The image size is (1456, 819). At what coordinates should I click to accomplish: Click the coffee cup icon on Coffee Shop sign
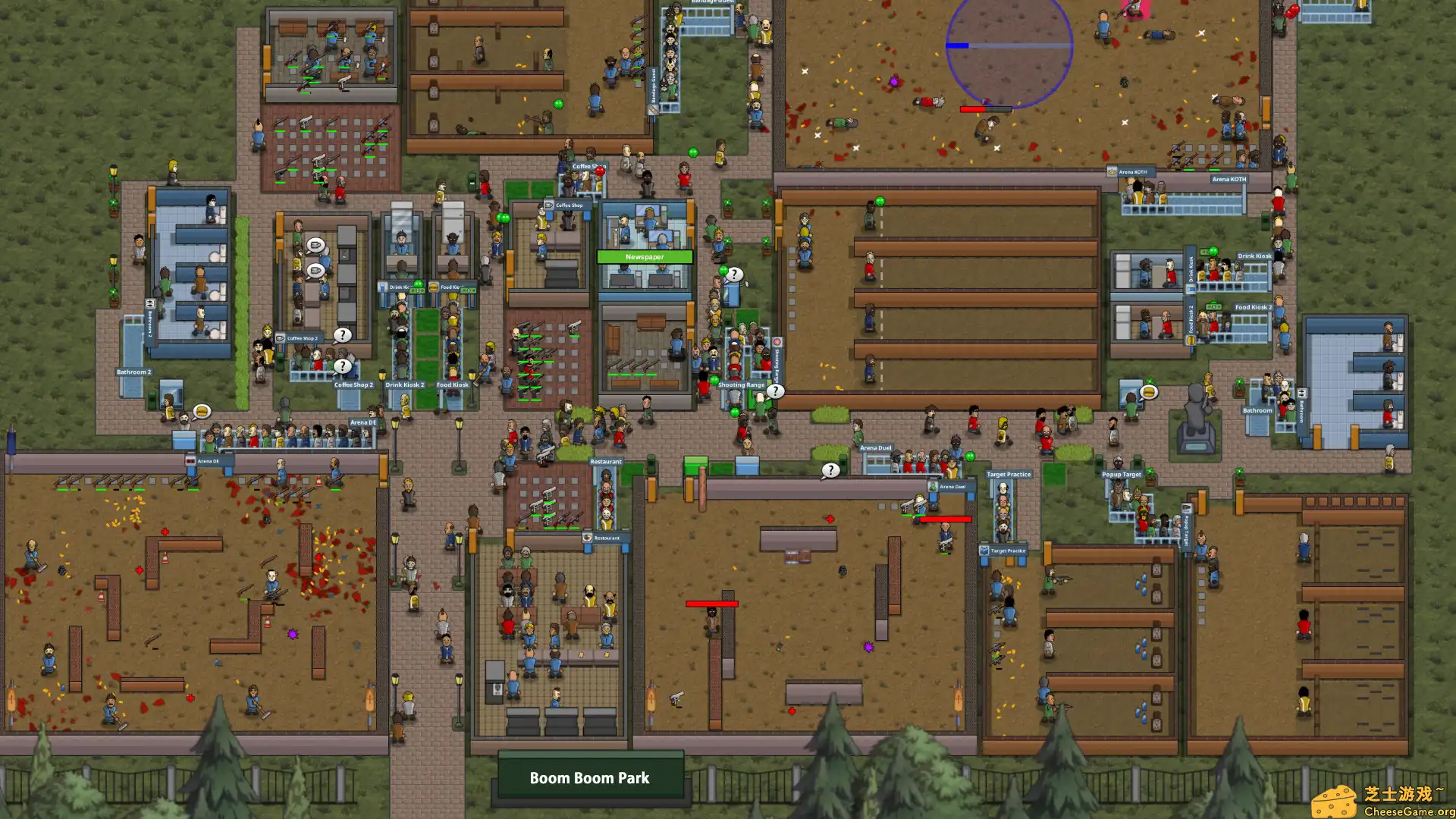pyautogui.click(x=548, y=205)
